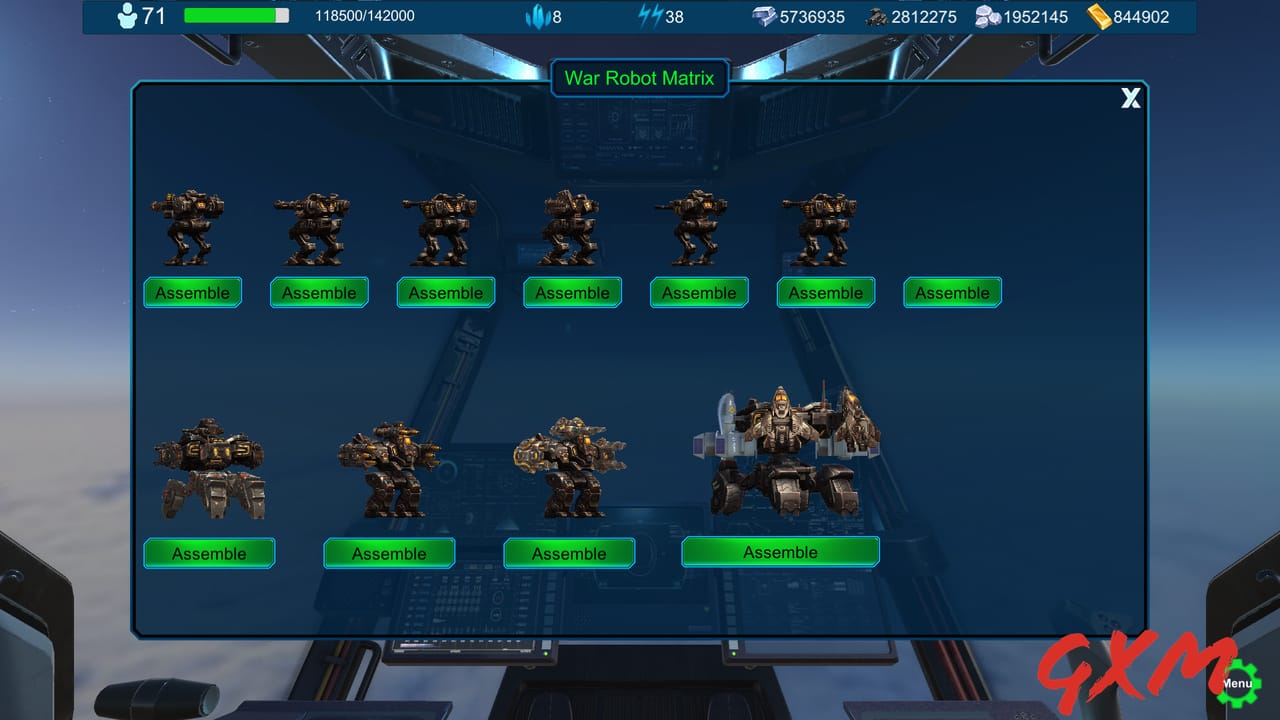Select the stone resource icon showing 1952145

(989, 16)
